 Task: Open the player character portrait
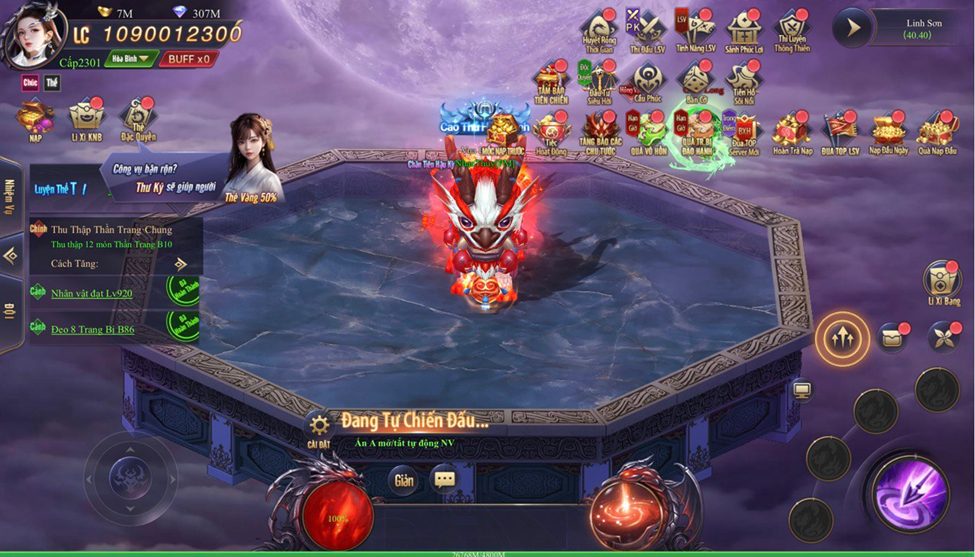pyautogui.click(x=33, y=35)
